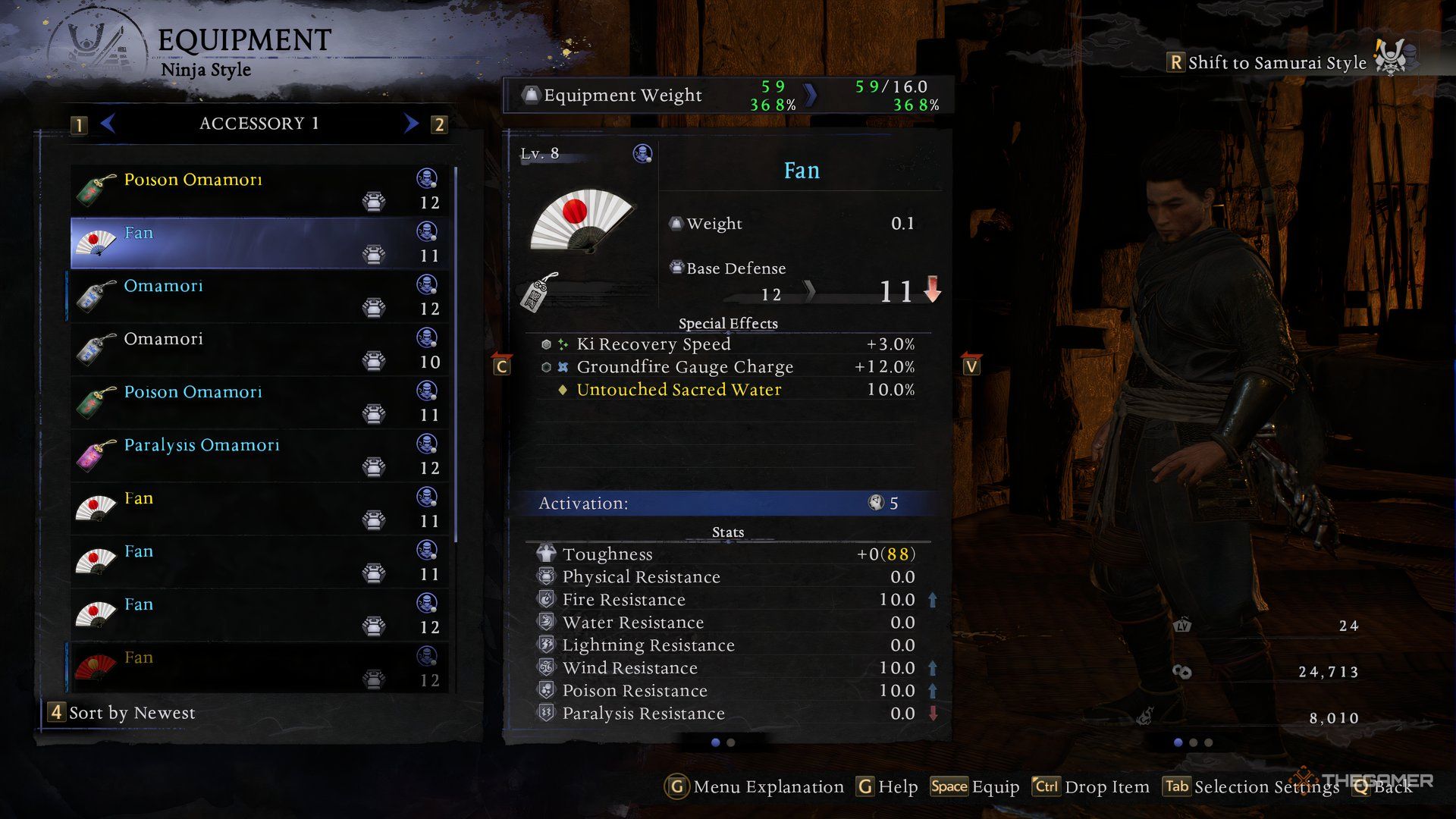Go Back from equipment menu
The image size is (1456, 819).
coord(1383,787)
